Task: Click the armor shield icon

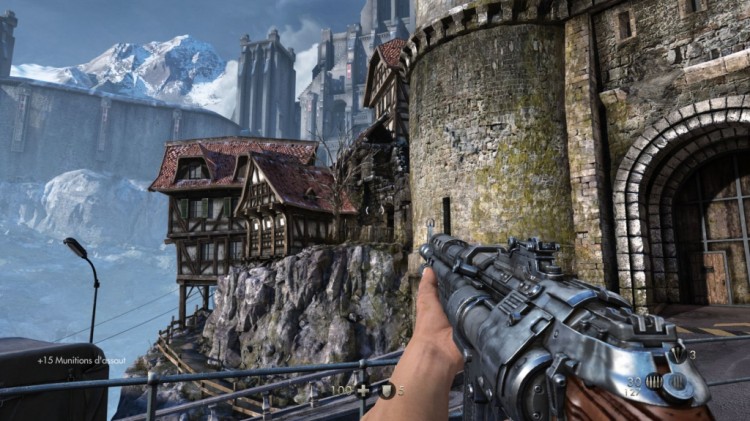Action: click(x=386, y=390)
